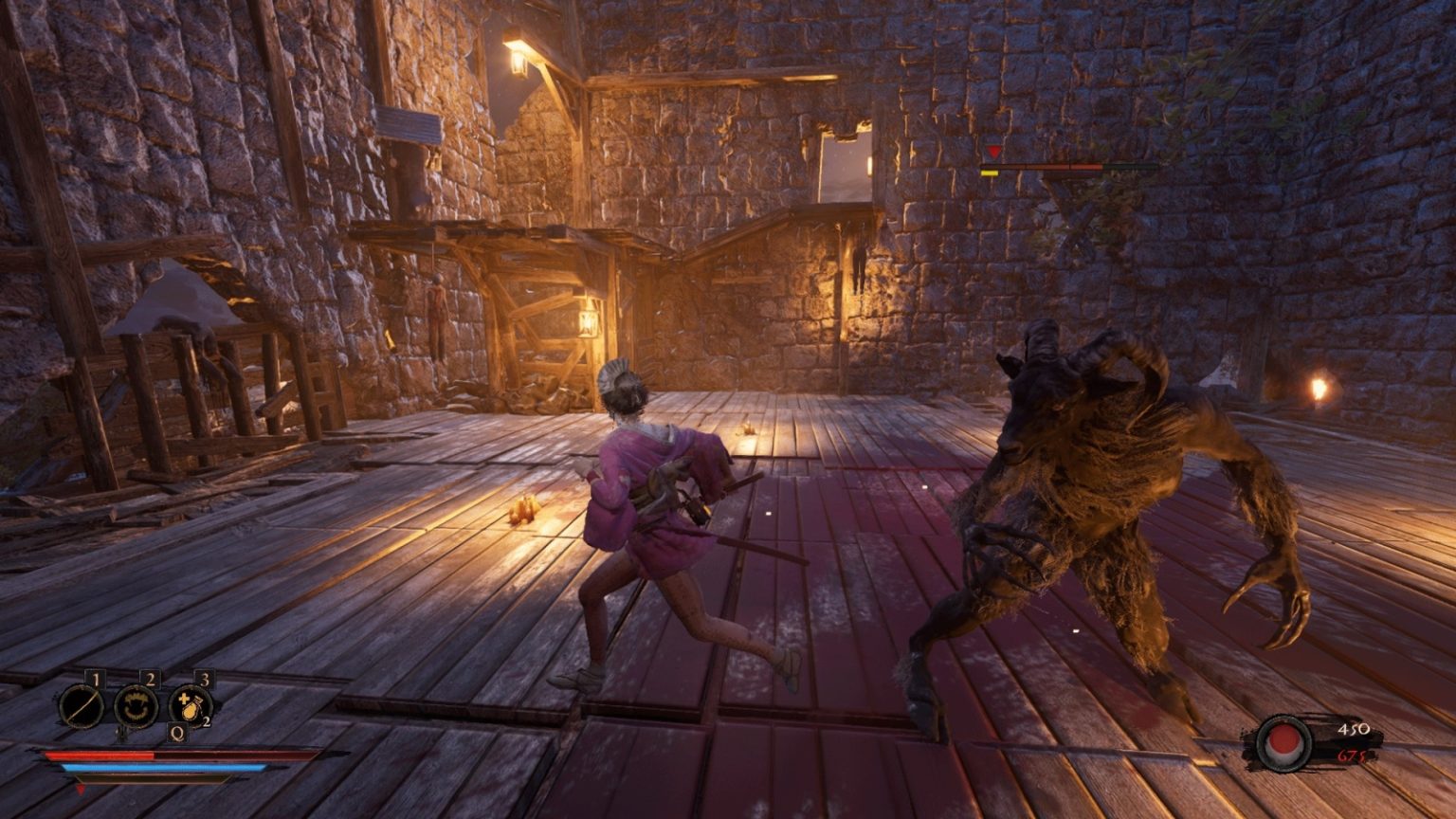
Task: Click the red orb currency icon bottom right
Action: (x=1282, y=742)
